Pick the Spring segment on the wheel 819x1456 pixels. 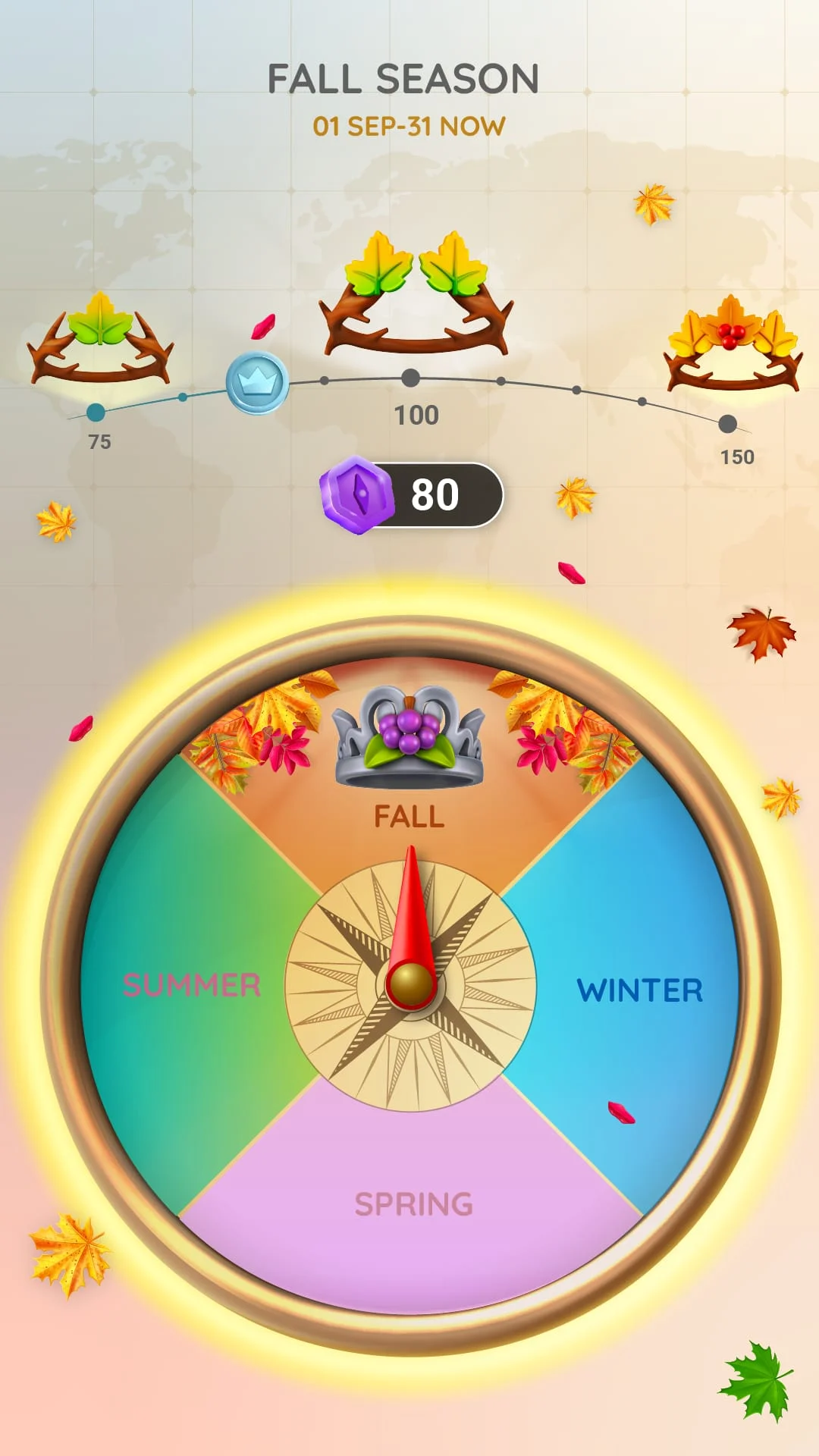(x=413, y=1203)
